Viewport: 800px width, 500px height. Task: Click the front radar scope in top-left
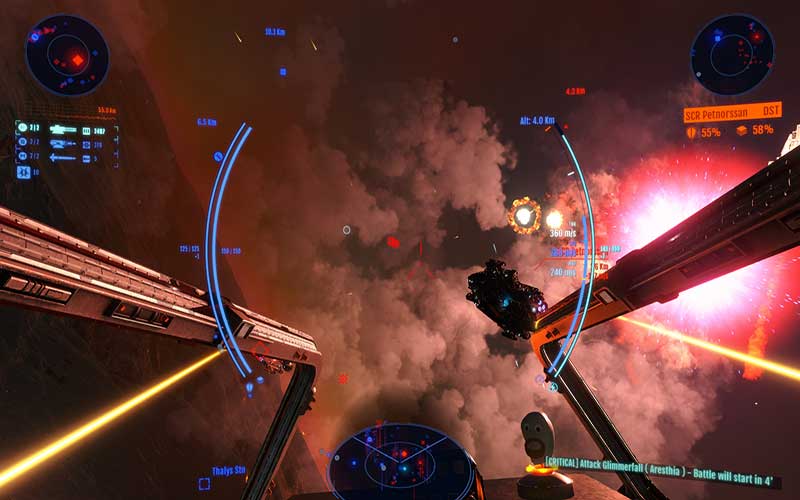66,54
